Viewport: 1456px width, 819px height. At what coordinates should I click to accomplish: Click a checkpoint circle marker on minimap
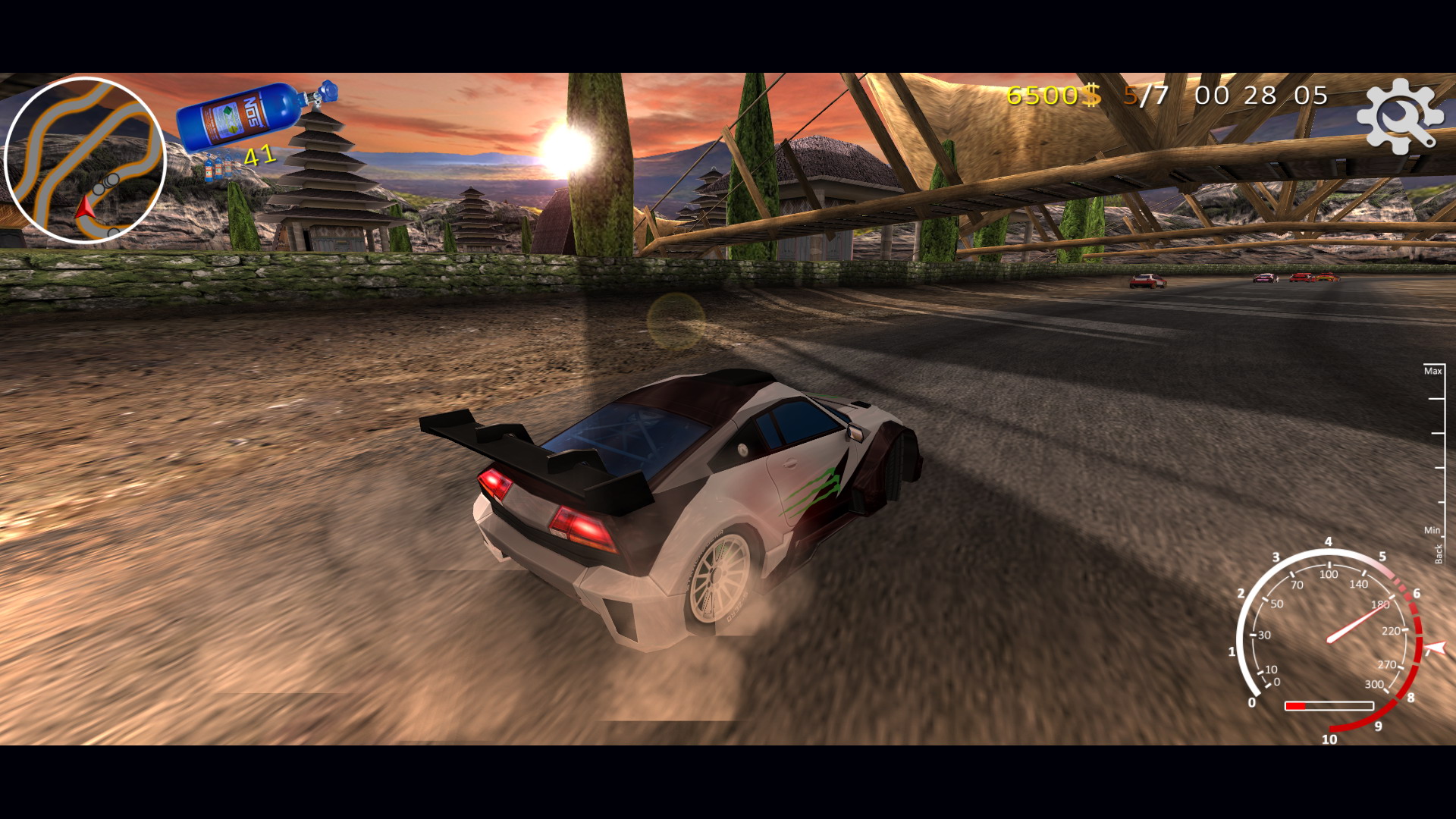coord(112,179)
